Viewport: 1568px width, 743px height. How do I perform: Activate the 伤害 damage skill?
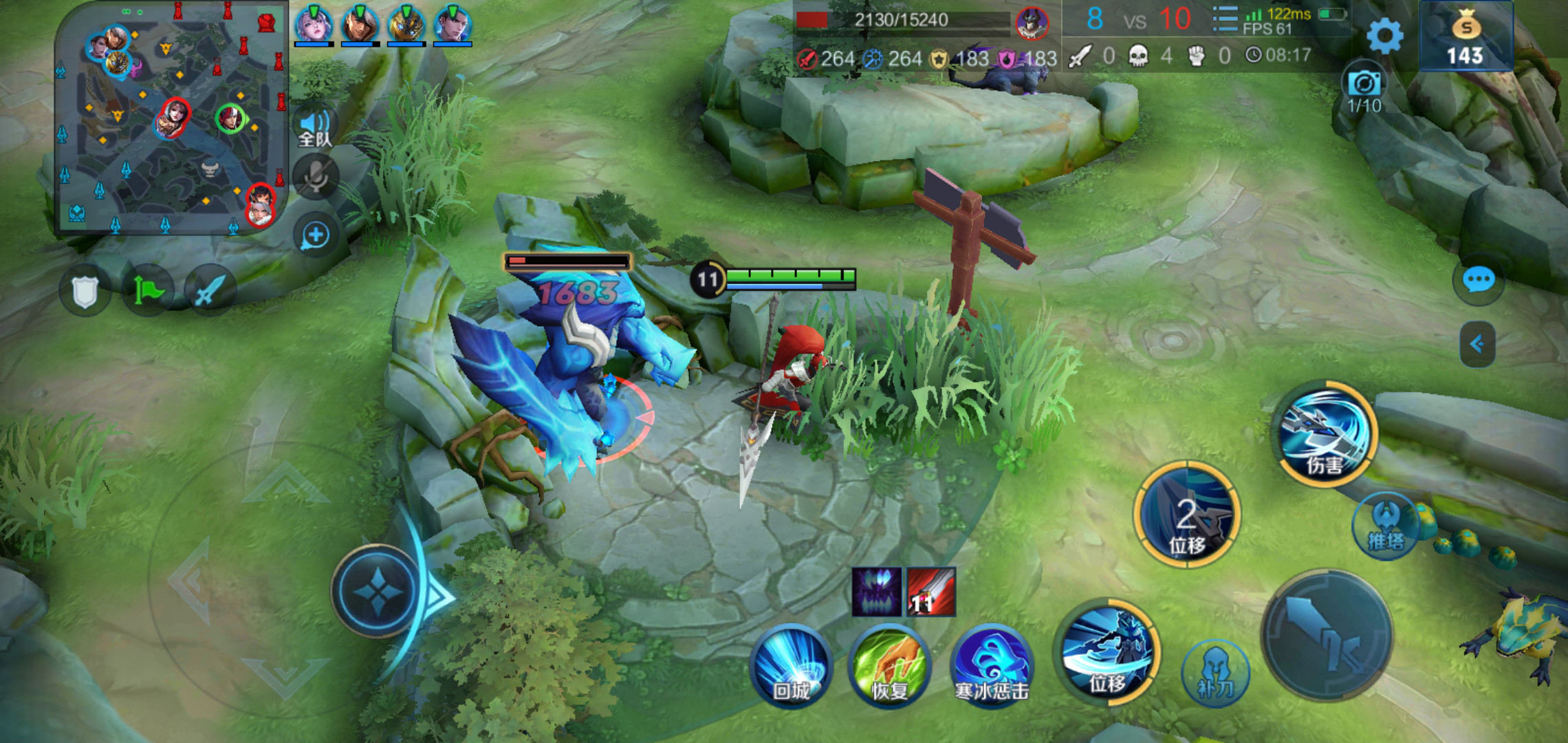coord(1326,435)
